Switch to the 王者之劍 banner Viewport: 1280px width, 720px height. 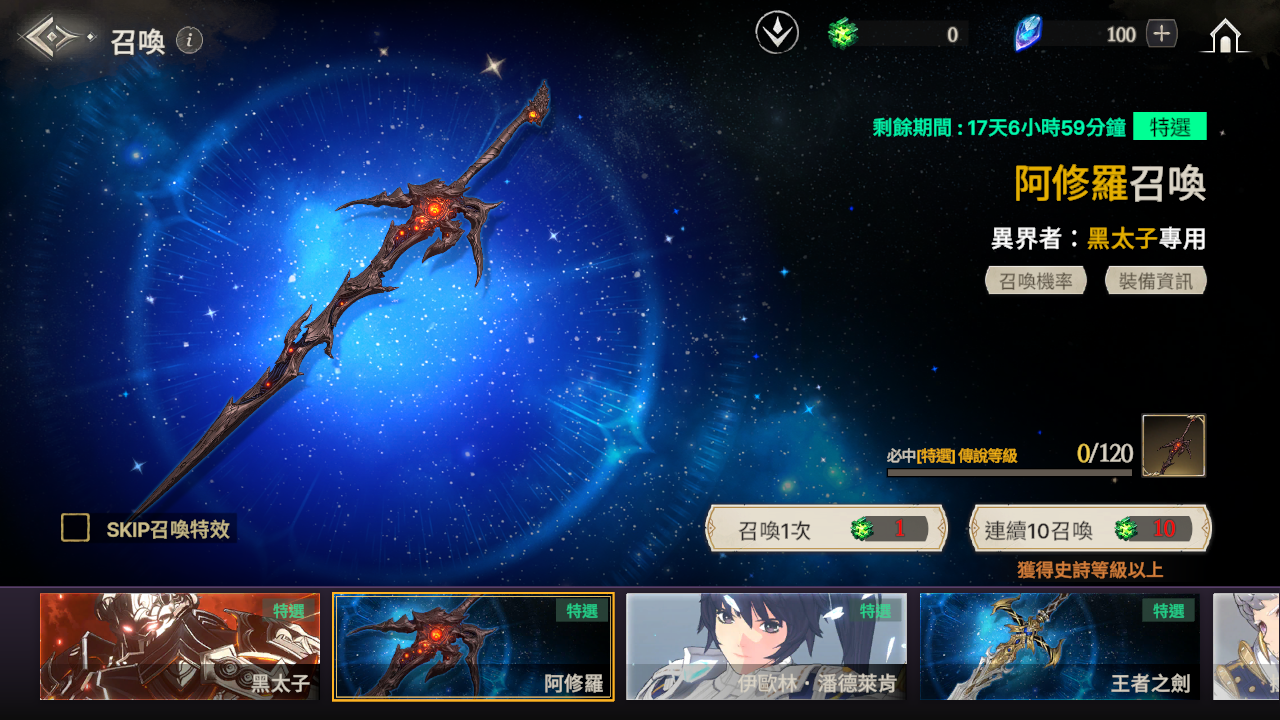pos(1060,646)
